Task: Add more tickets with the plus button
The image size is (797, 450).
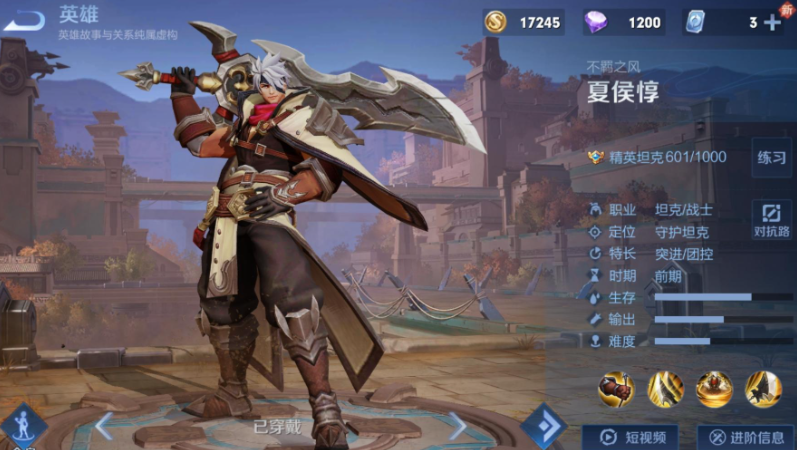Action: point(772,22)
